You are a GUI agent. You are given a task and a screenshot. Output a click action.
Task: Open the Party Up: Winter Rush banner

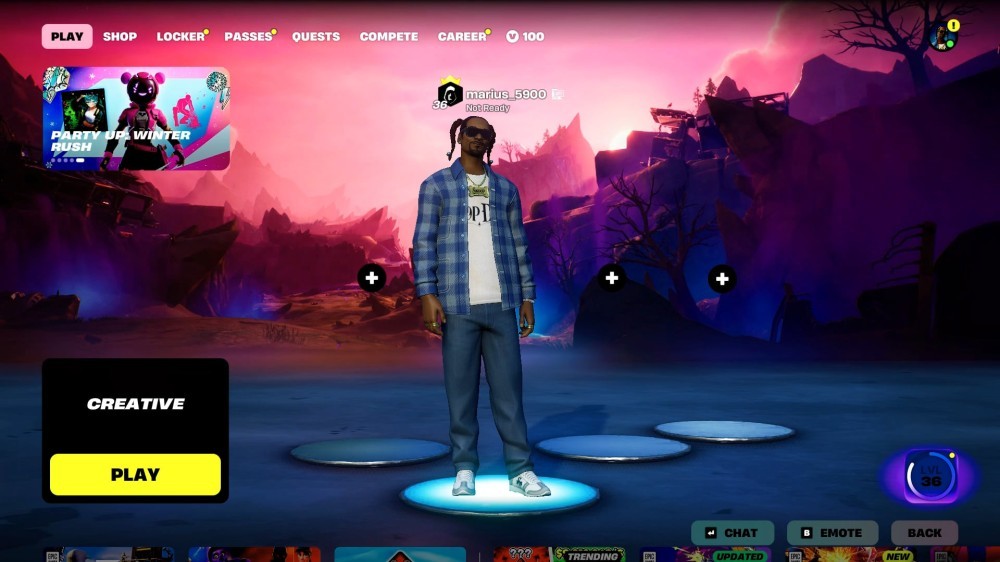(136, 118)
